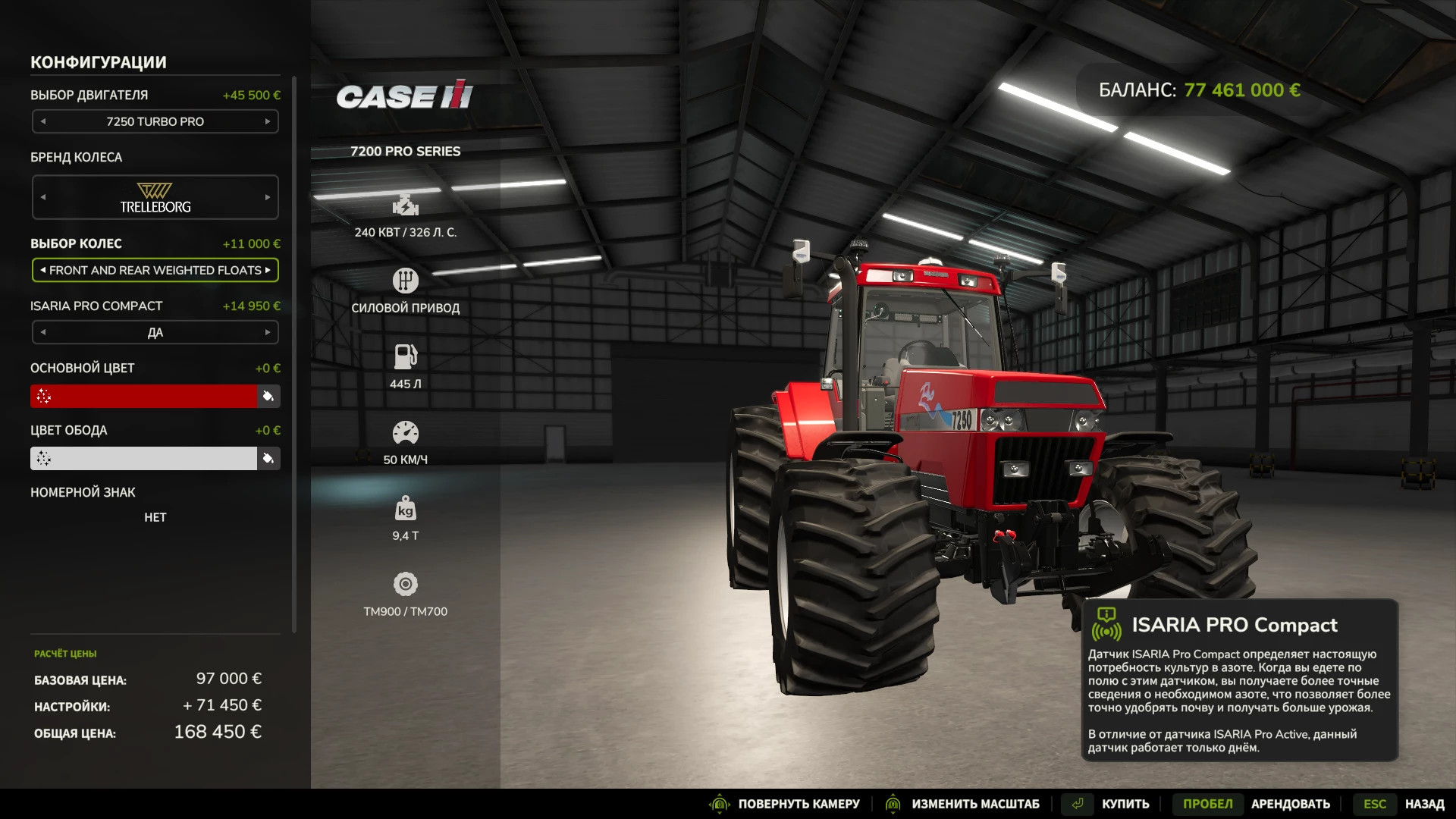Lease the tractor with АРЕНДОВАТЬ
The width and height of the screenshot is (1456, 819).
[x=1290, y=804]
